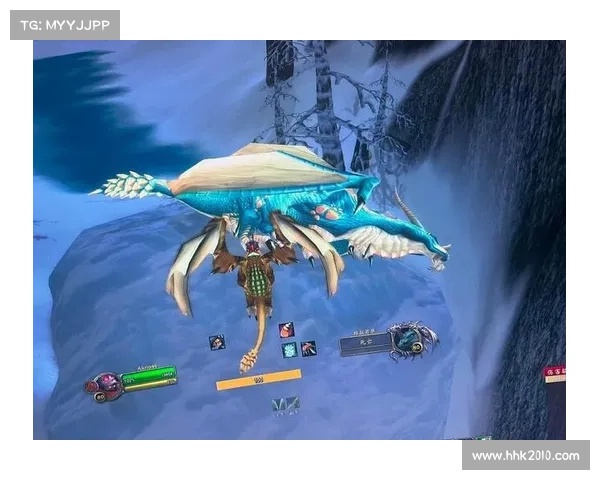
Task: Click the player portrait frame
Action: [105, 385]
